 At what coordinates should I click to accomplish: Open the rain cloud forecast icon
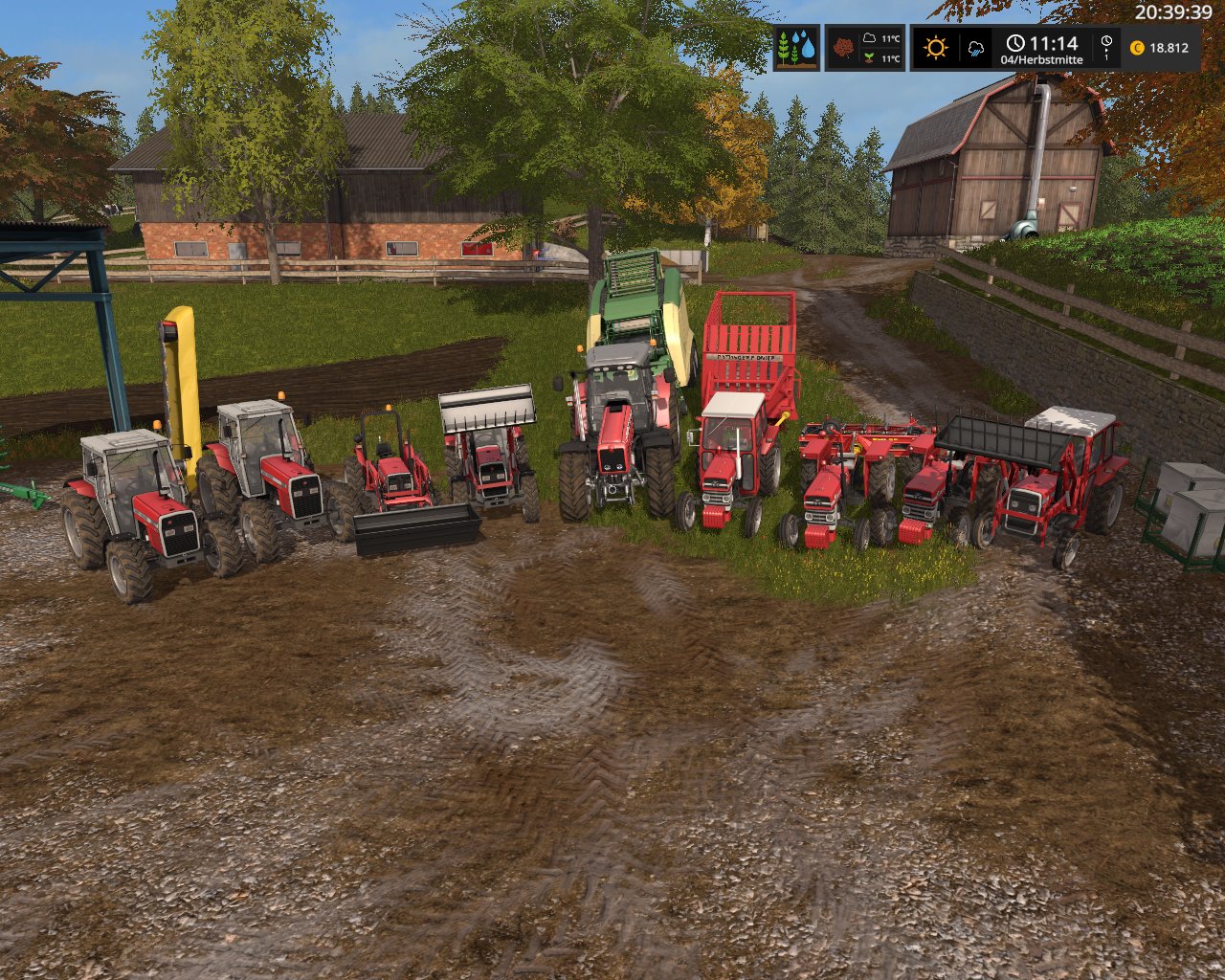pyautogui.click(x=977, y=48)
